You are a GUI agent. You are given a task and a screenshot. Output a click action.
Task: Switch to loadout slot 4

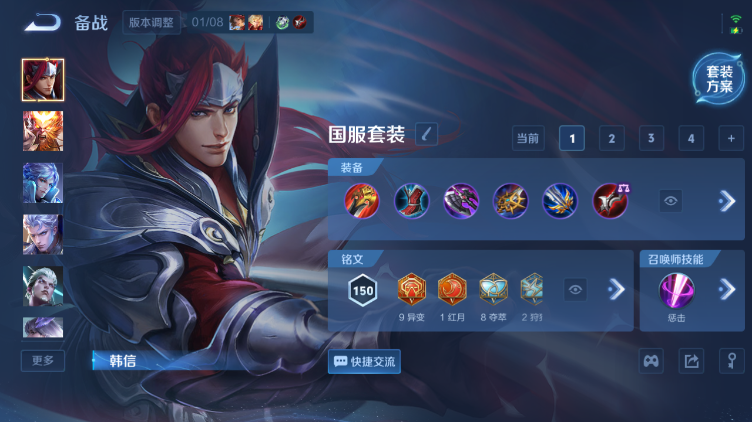coord(690,139)
